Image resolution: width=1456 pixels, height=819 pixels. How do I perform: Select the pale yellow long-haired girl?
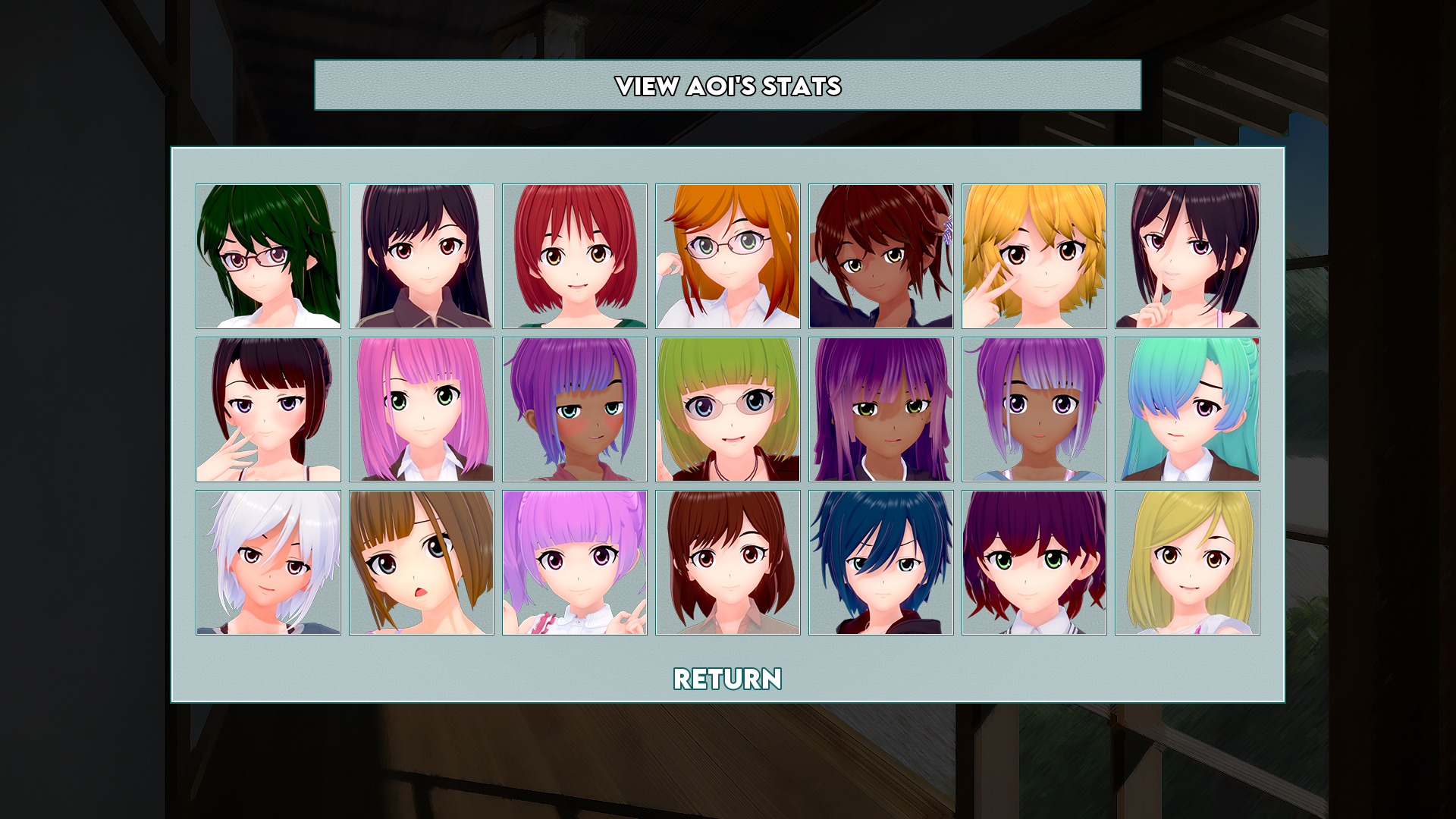(x=1188, y=563)
